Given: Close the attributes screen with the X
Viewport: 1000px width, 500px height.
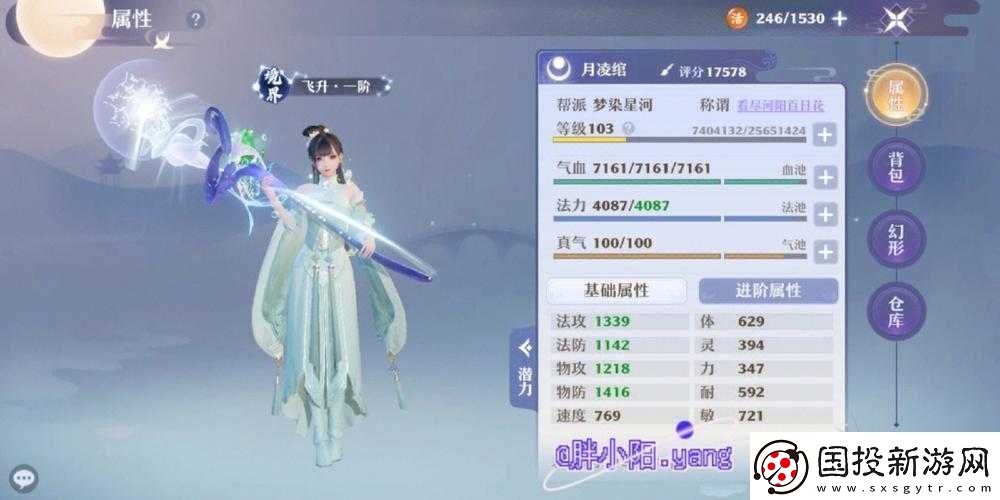Looking at the screenshot, I should coord(896,19).
